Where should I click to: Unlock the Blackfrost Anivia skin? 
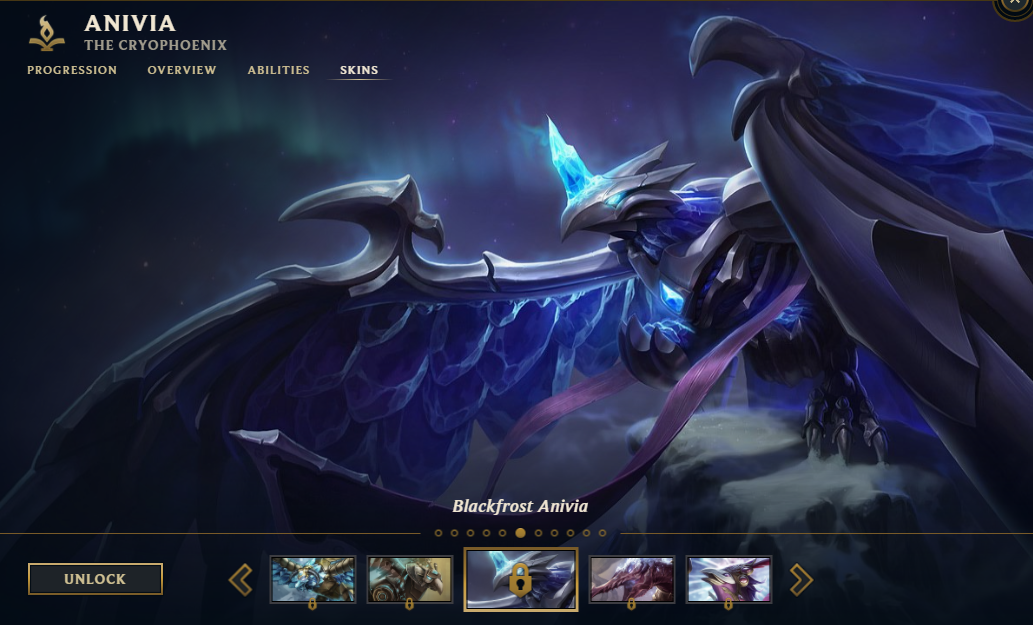coord(95,579)
